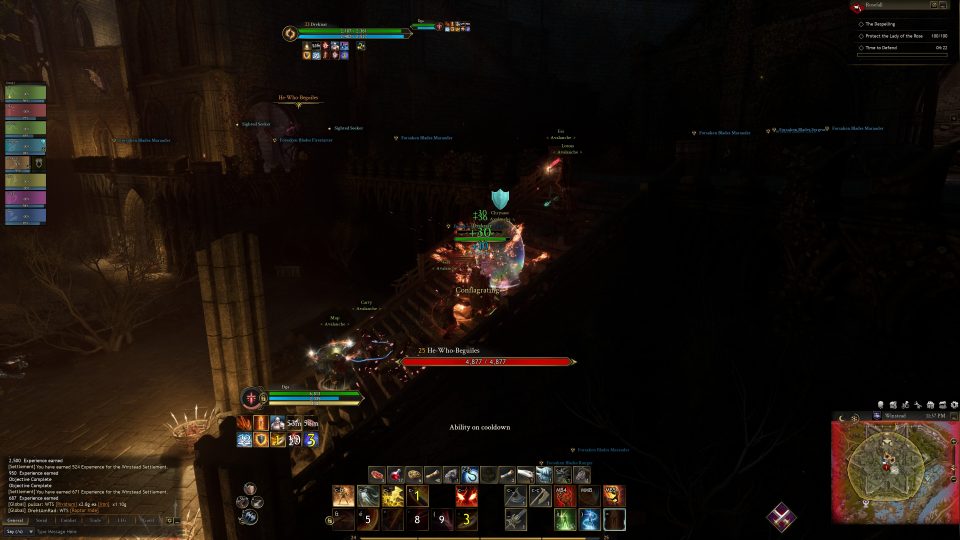Click the purple crossed-swords emblem

(782, 517)
